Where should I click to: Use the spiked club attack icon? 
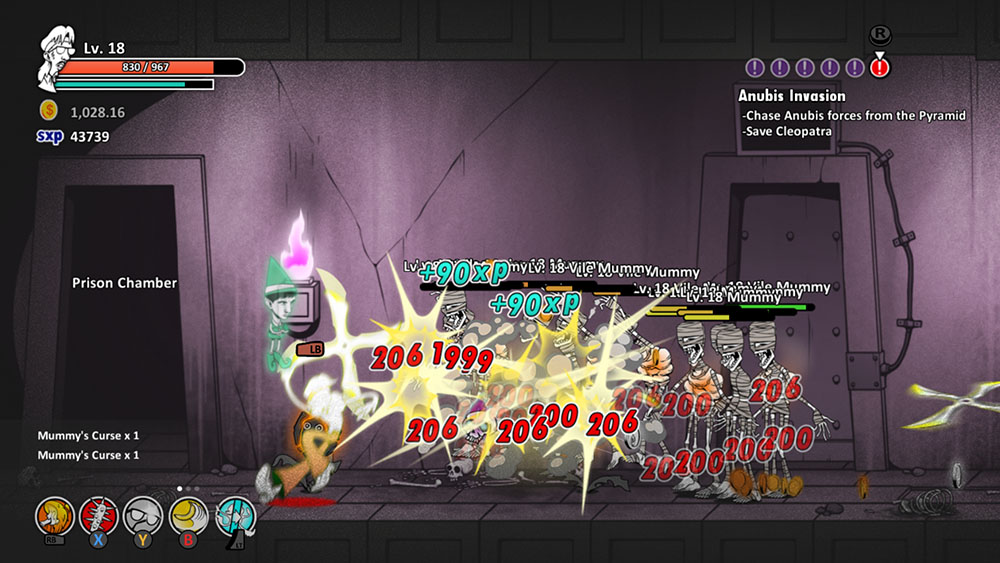pyautogui.click(x=98, y=516)
